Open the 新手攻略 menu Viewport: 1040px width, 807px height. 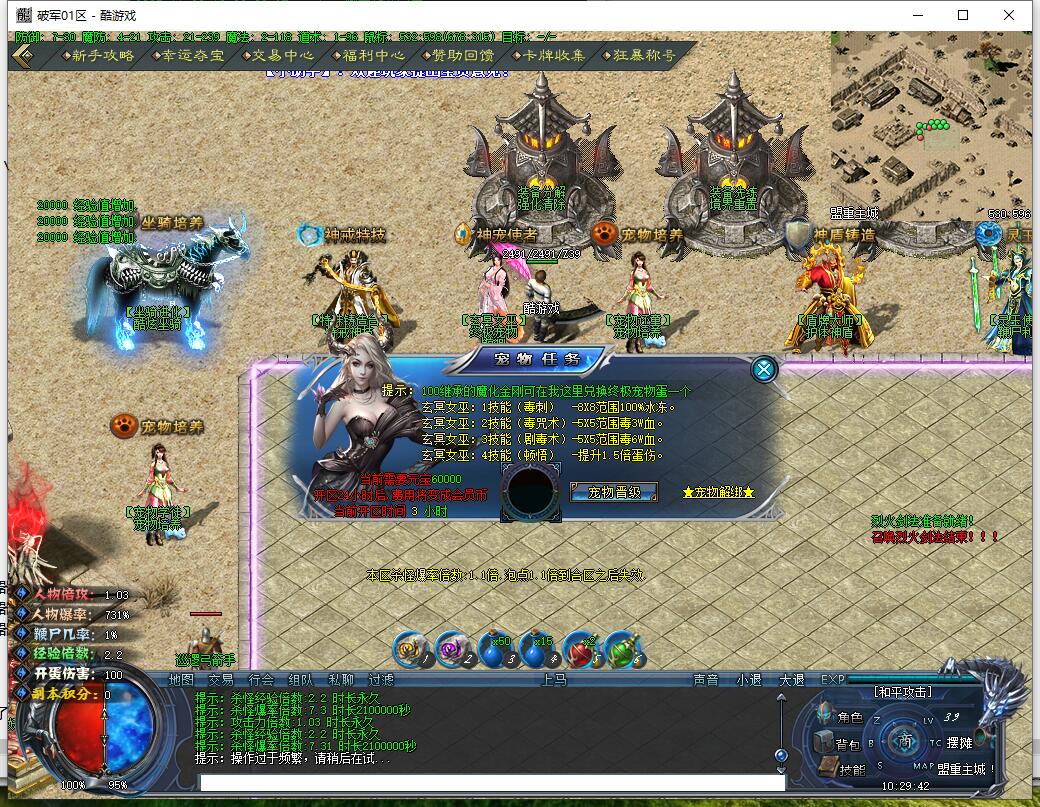pyautogui.click(x=97, y=56)
